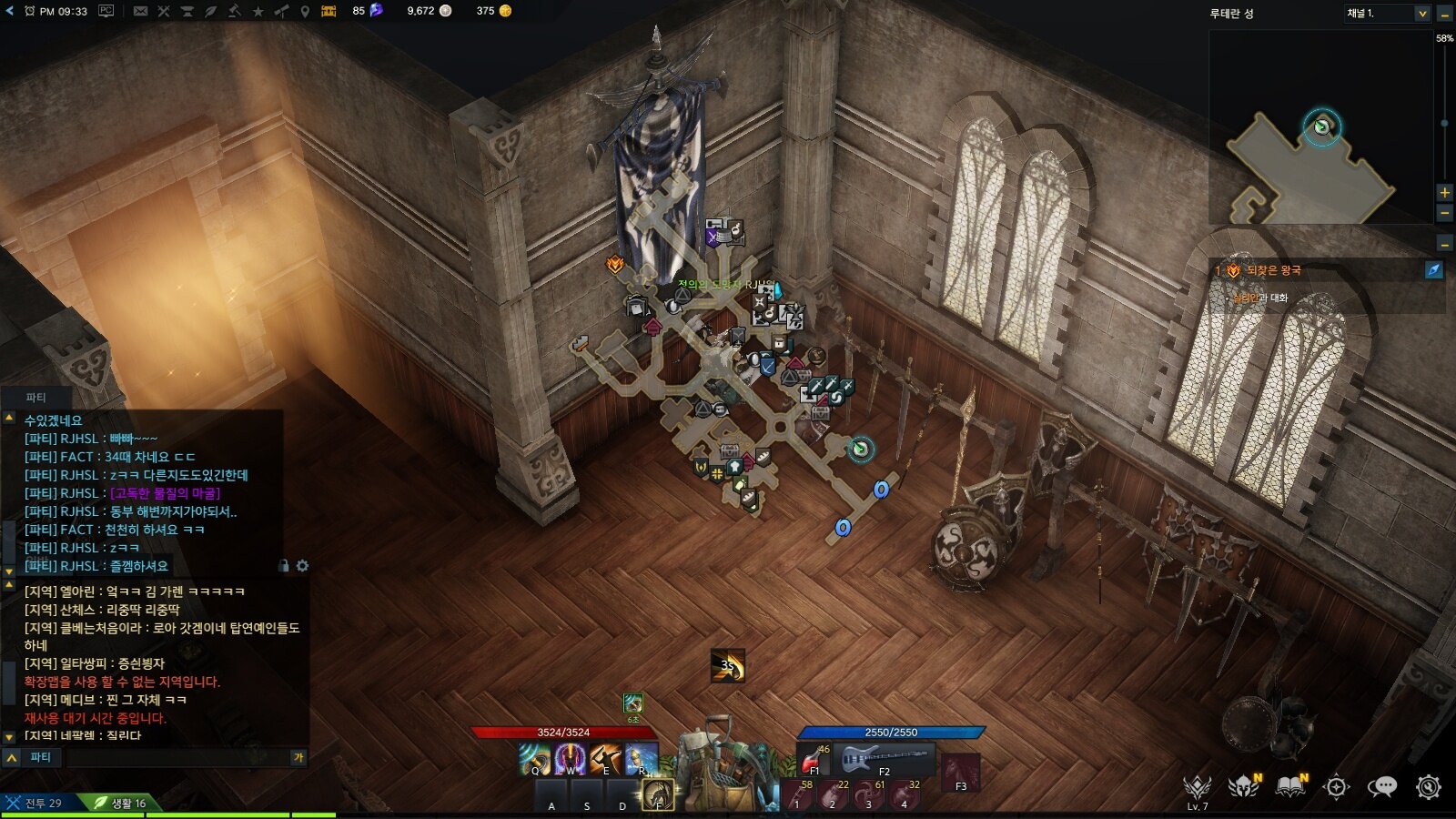Activate the E skill icon

point(605,759)
